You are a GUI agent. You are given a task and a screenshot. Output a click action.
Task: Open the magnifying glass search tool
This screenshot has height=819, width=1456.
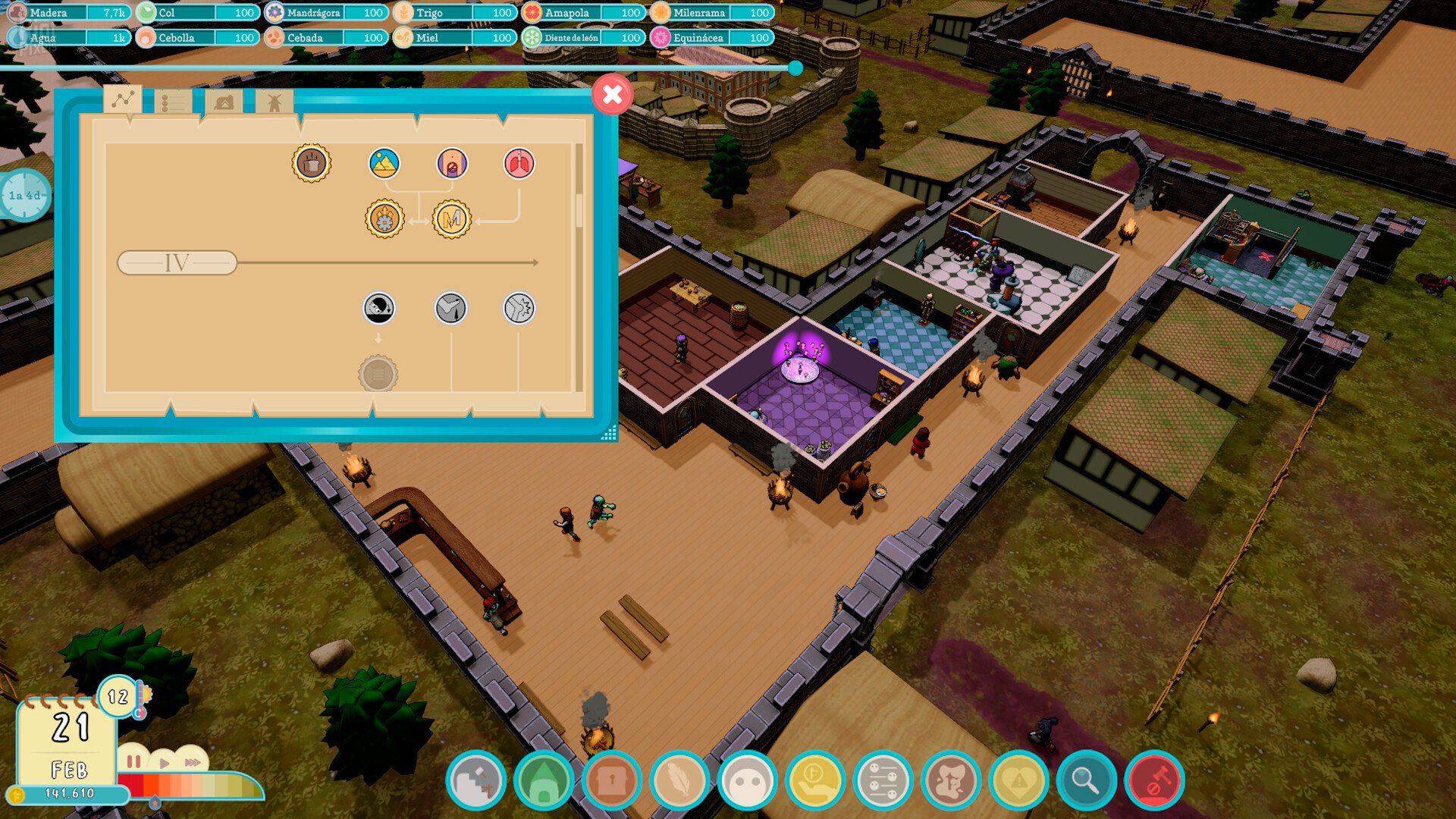[x=1086, y=780]
